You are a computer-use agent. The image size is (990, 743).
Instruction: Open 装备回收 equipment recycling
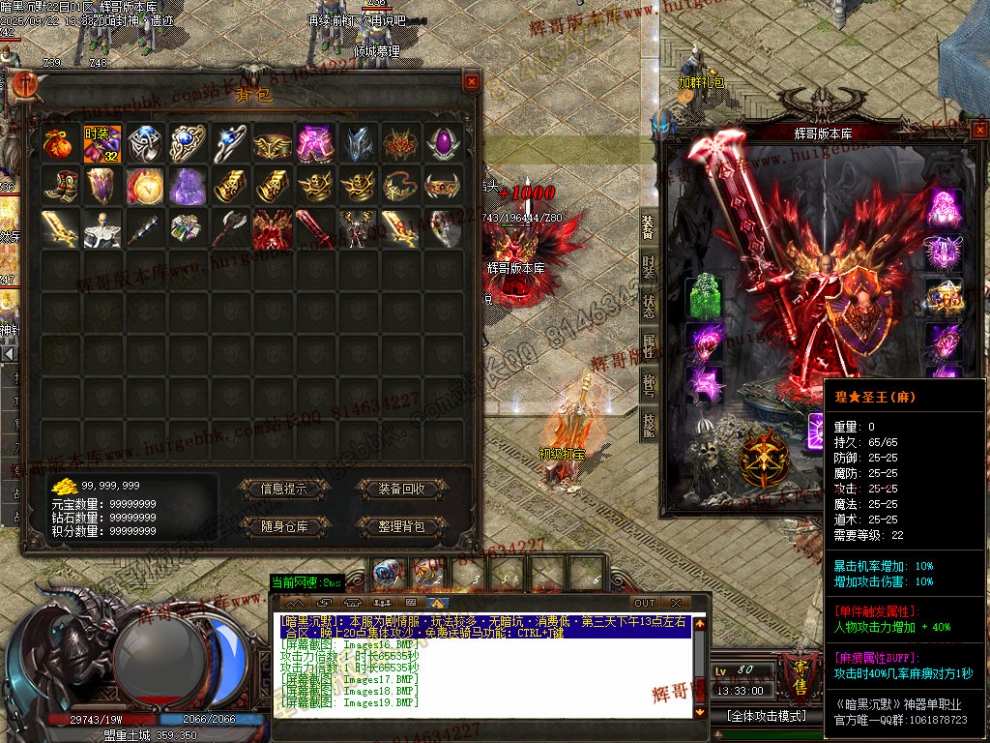click(x=402, y=489)
